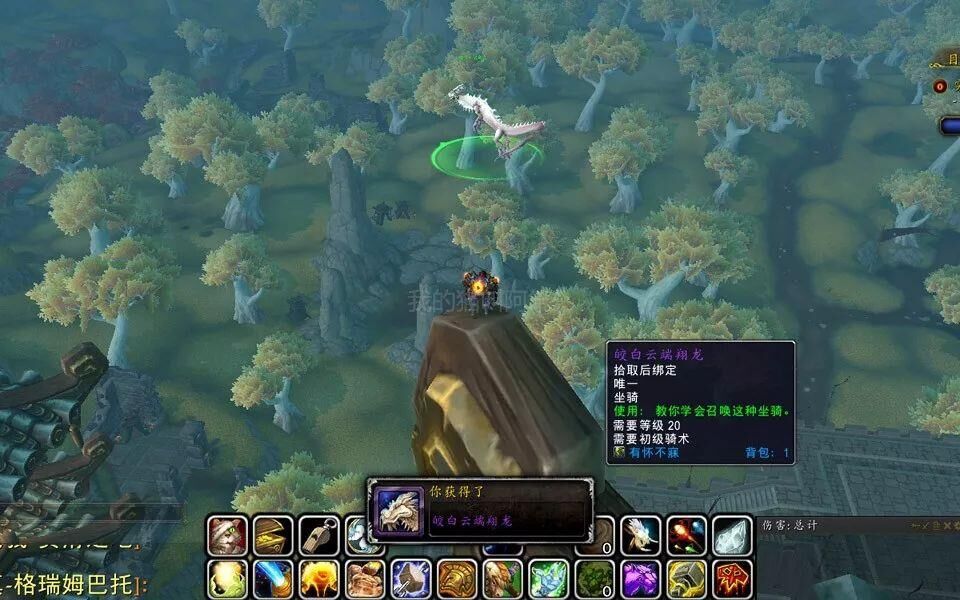
Task: Click the red Horde banner icon
Action: [x=732, y=580]
